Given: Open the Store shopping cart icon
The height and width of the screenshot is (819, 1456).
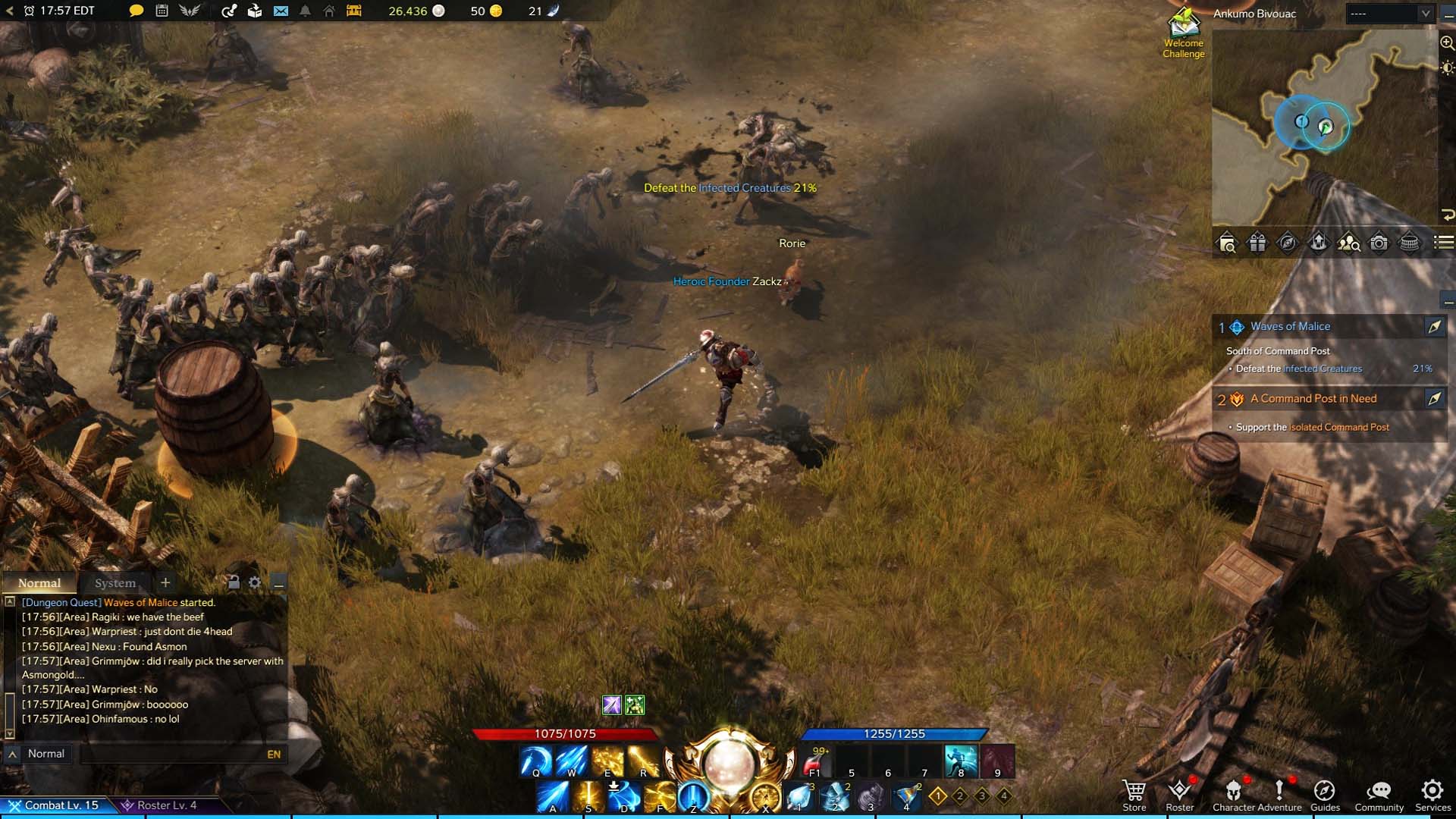Looking at the screenshot, I should click(x=1134, y=790).
